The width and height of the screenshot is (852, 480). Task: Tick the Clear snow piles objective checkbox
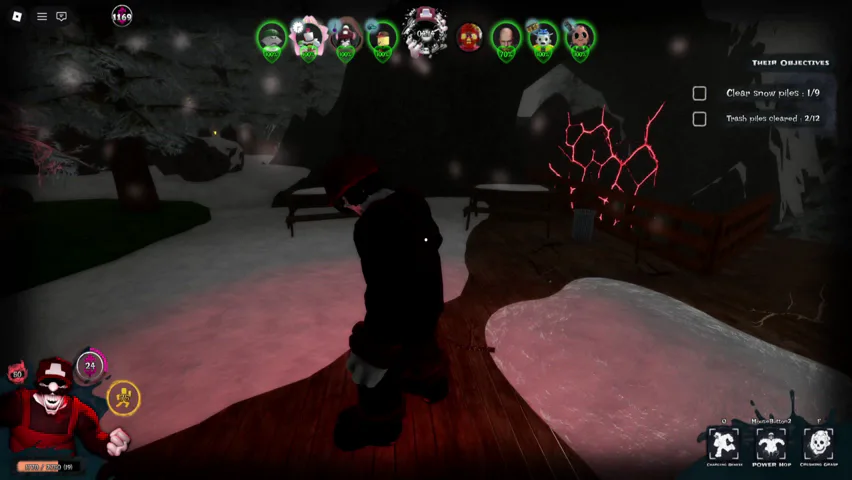[700, 93]
